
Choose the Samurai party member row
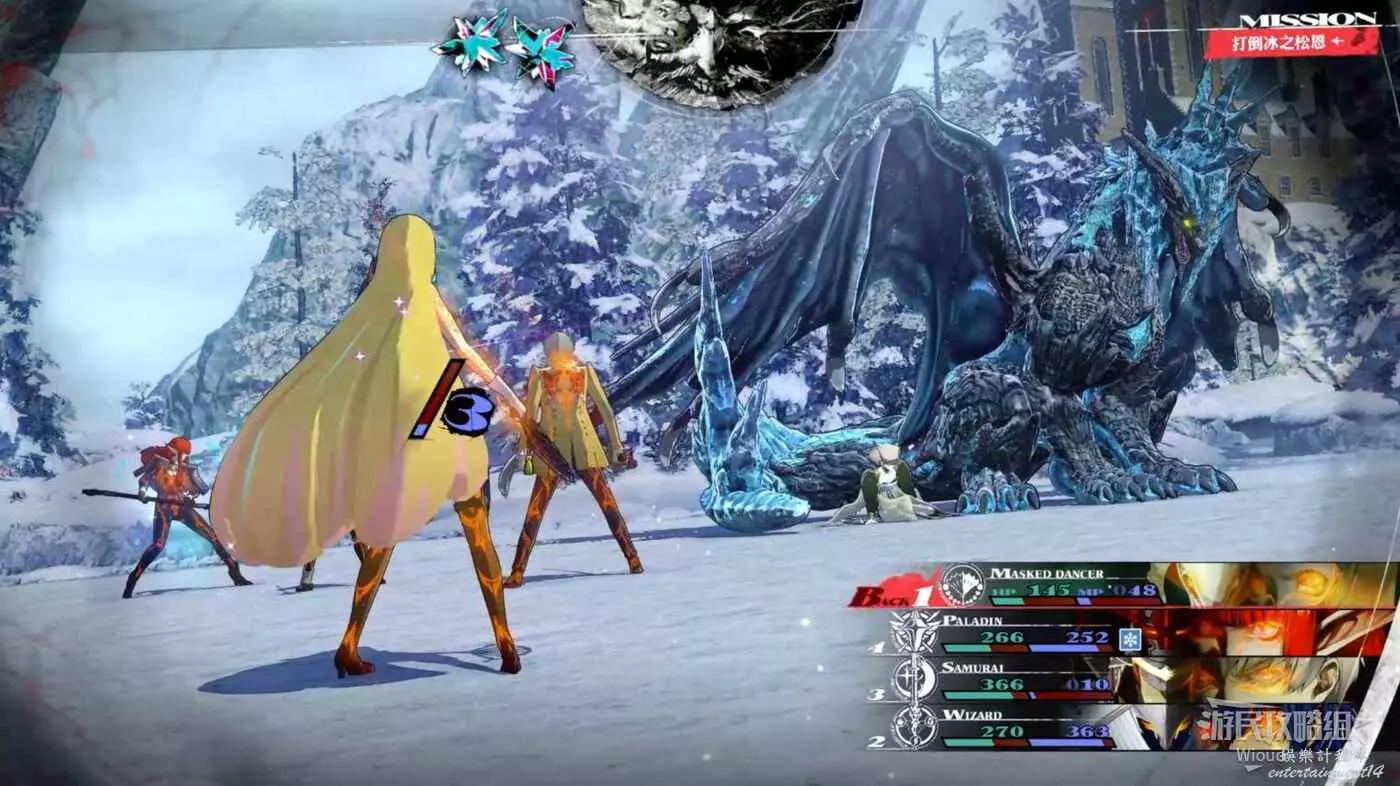tap(1030, 679)
